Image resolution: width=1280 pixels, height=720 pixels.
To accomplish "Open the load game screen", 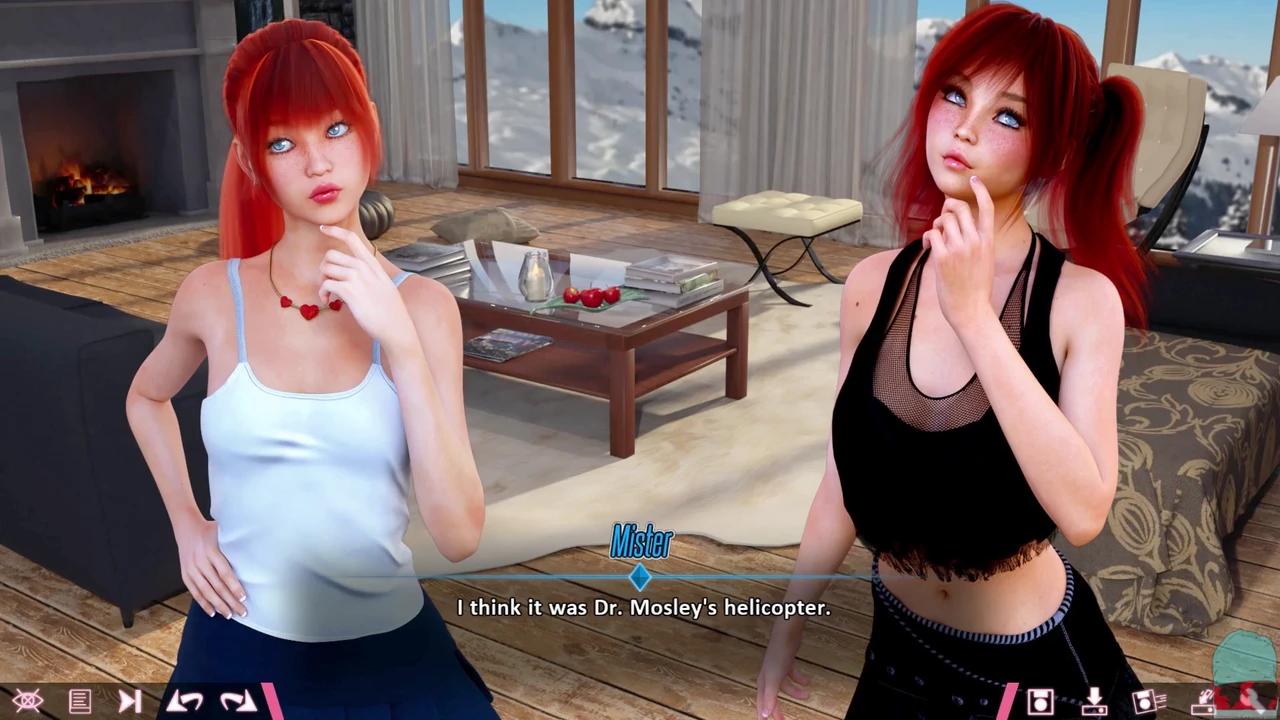I will point(1094,701).
